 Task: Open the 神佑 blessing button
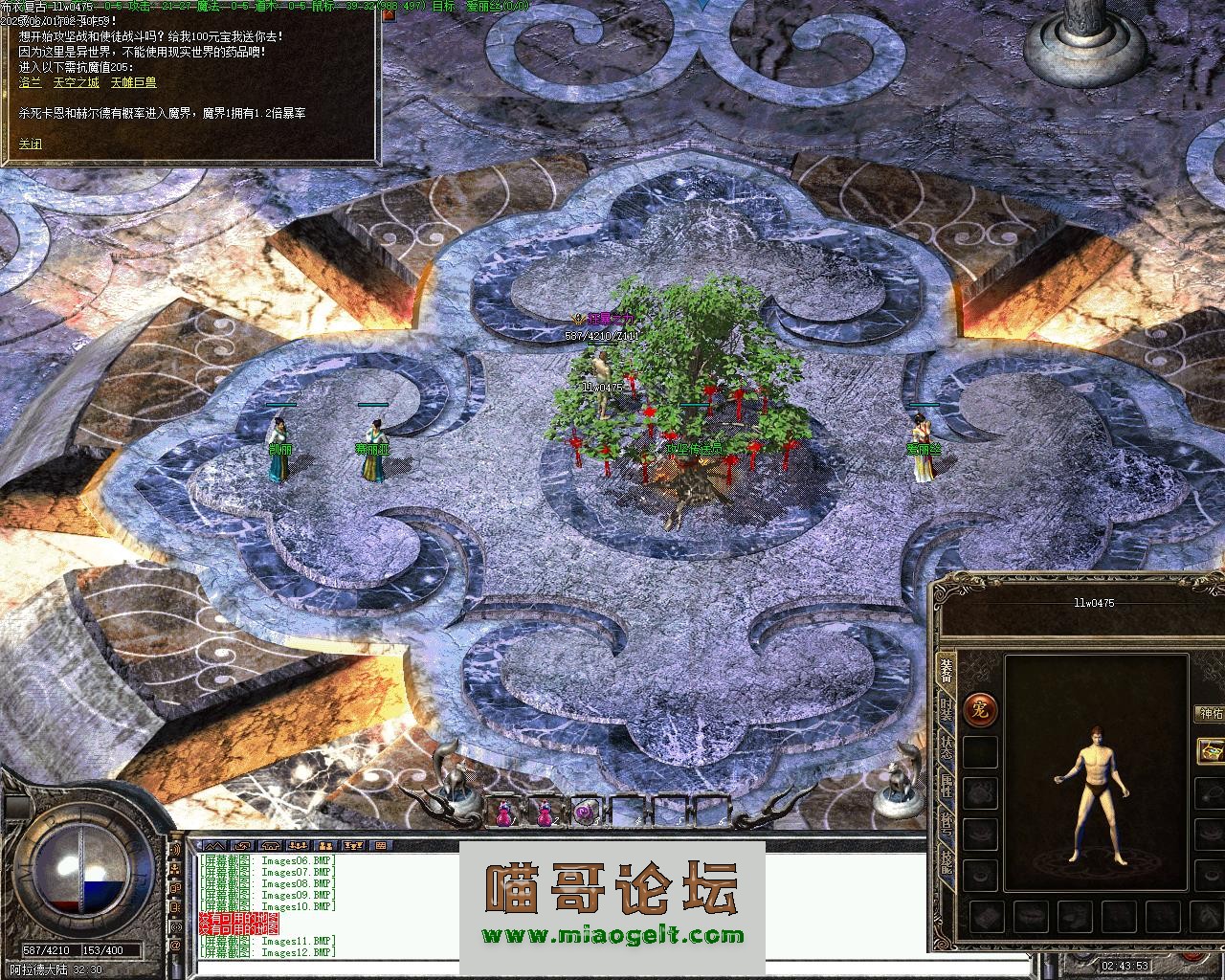[x=1210, y=713]
